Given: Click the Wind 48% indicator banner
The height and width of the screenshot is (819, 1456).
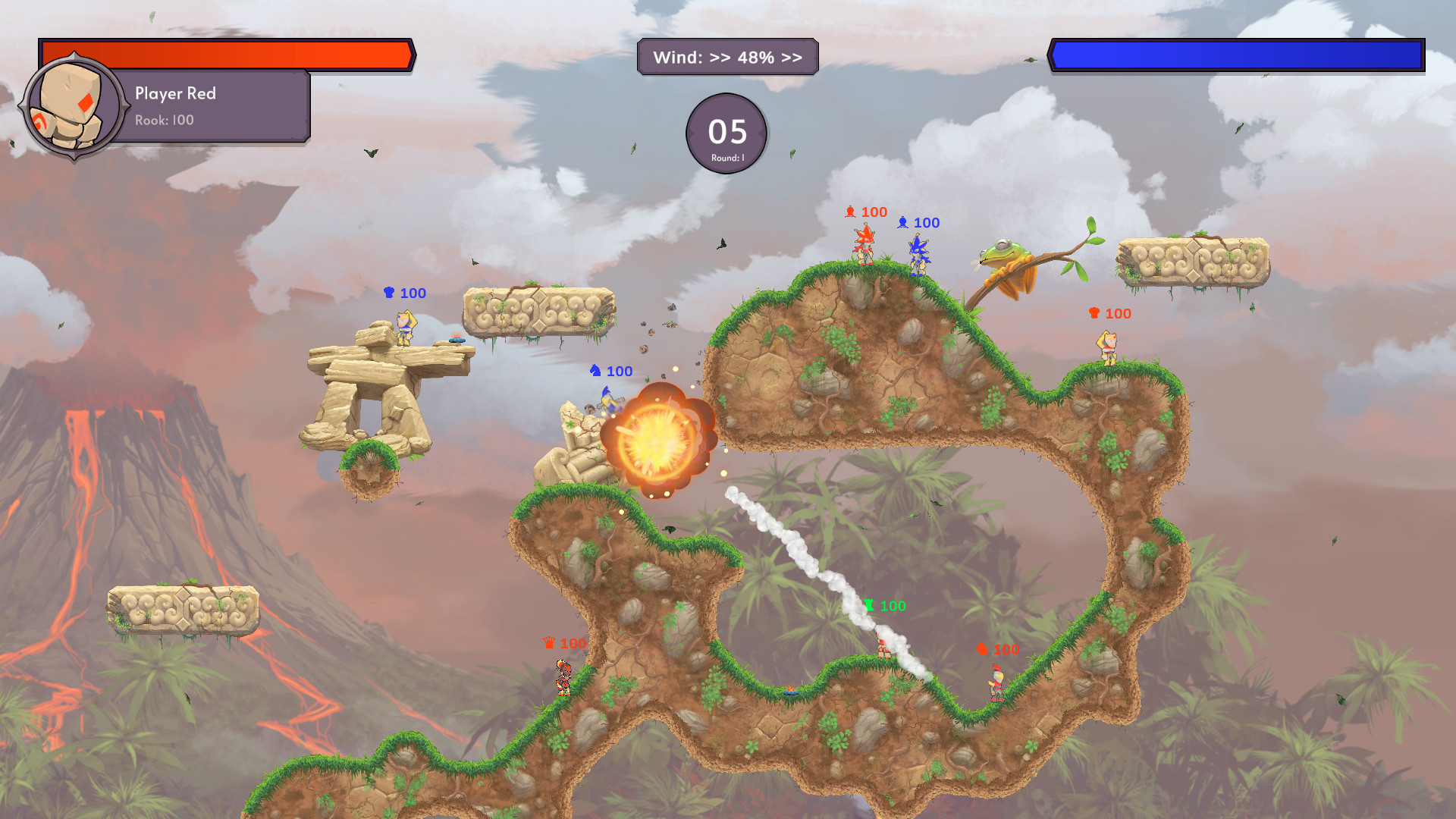Looking at the screenshot, I should click(728, 55).
